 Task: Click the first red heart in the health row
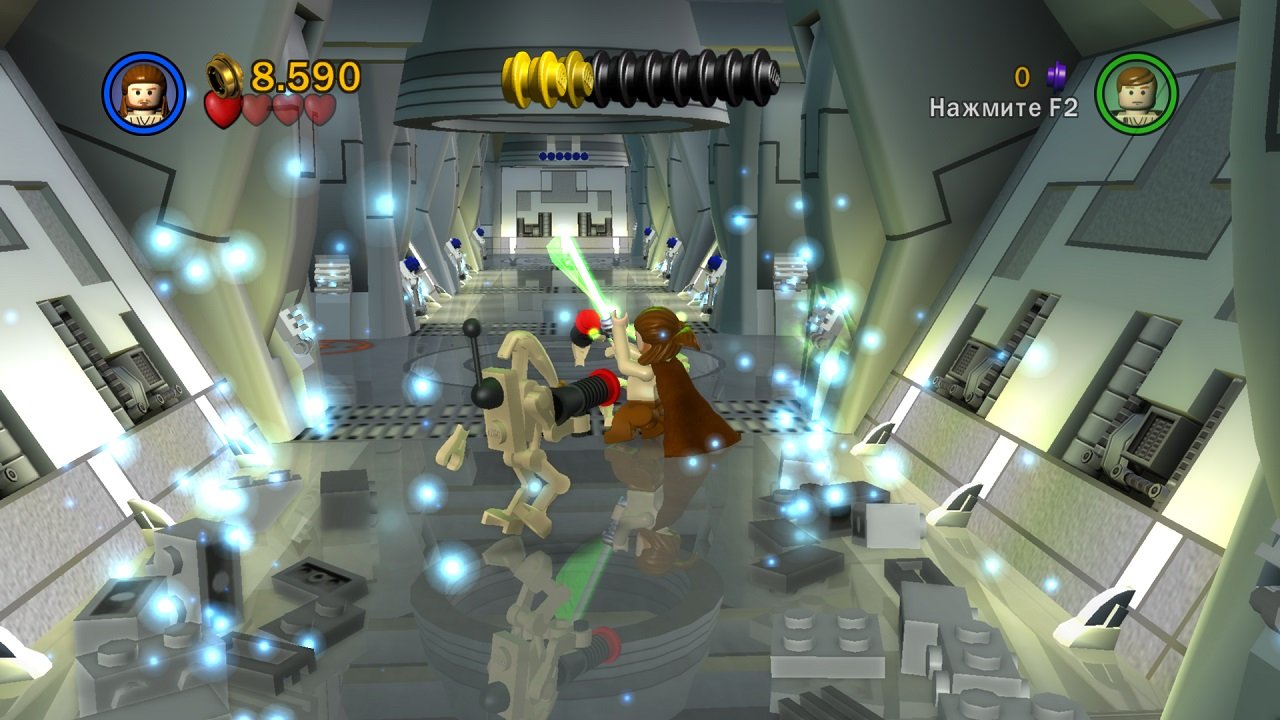224,108
